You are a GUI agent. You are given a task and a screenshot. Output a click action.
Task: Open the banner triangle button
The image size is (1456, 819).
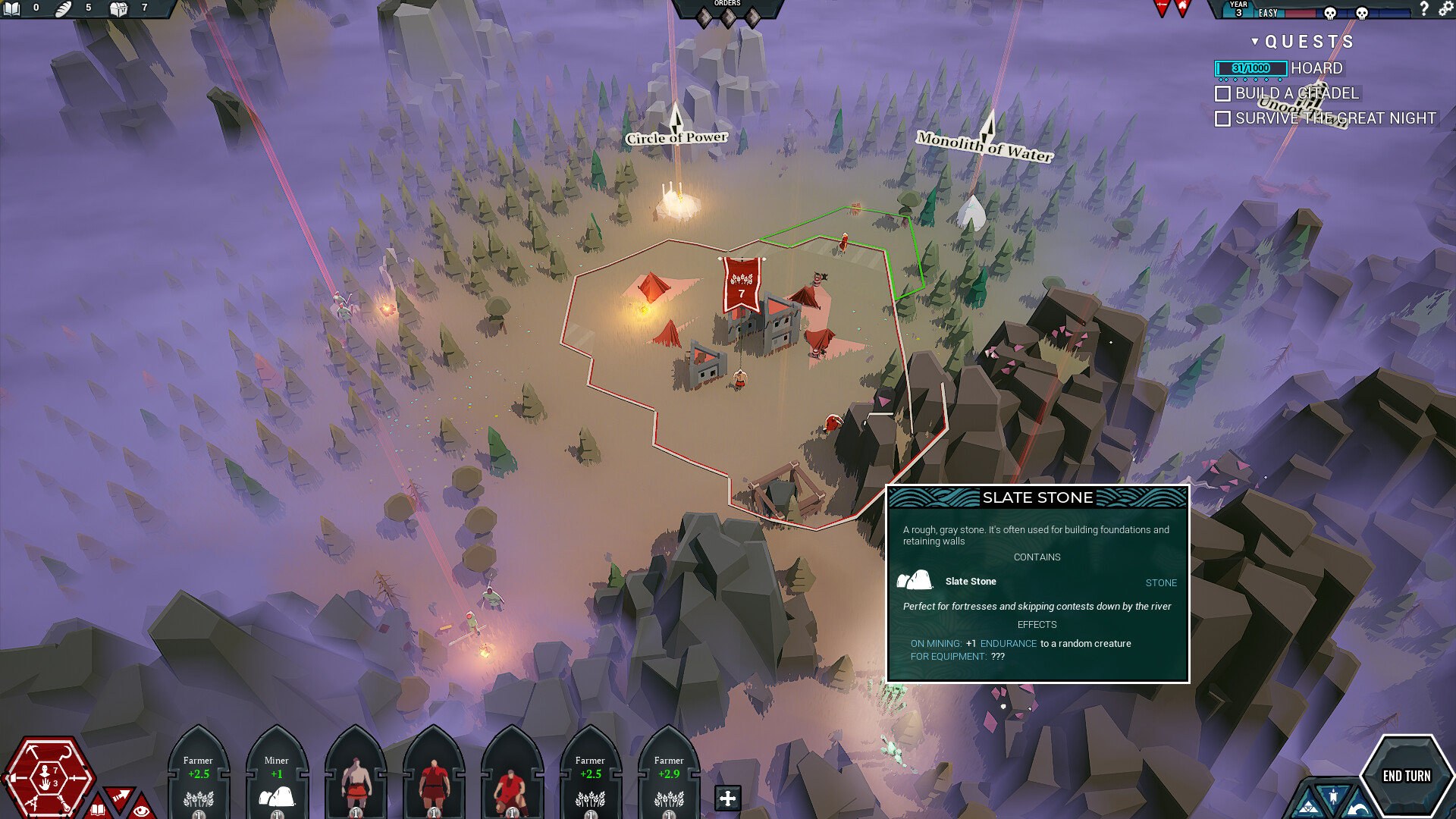coord(1332,796)
